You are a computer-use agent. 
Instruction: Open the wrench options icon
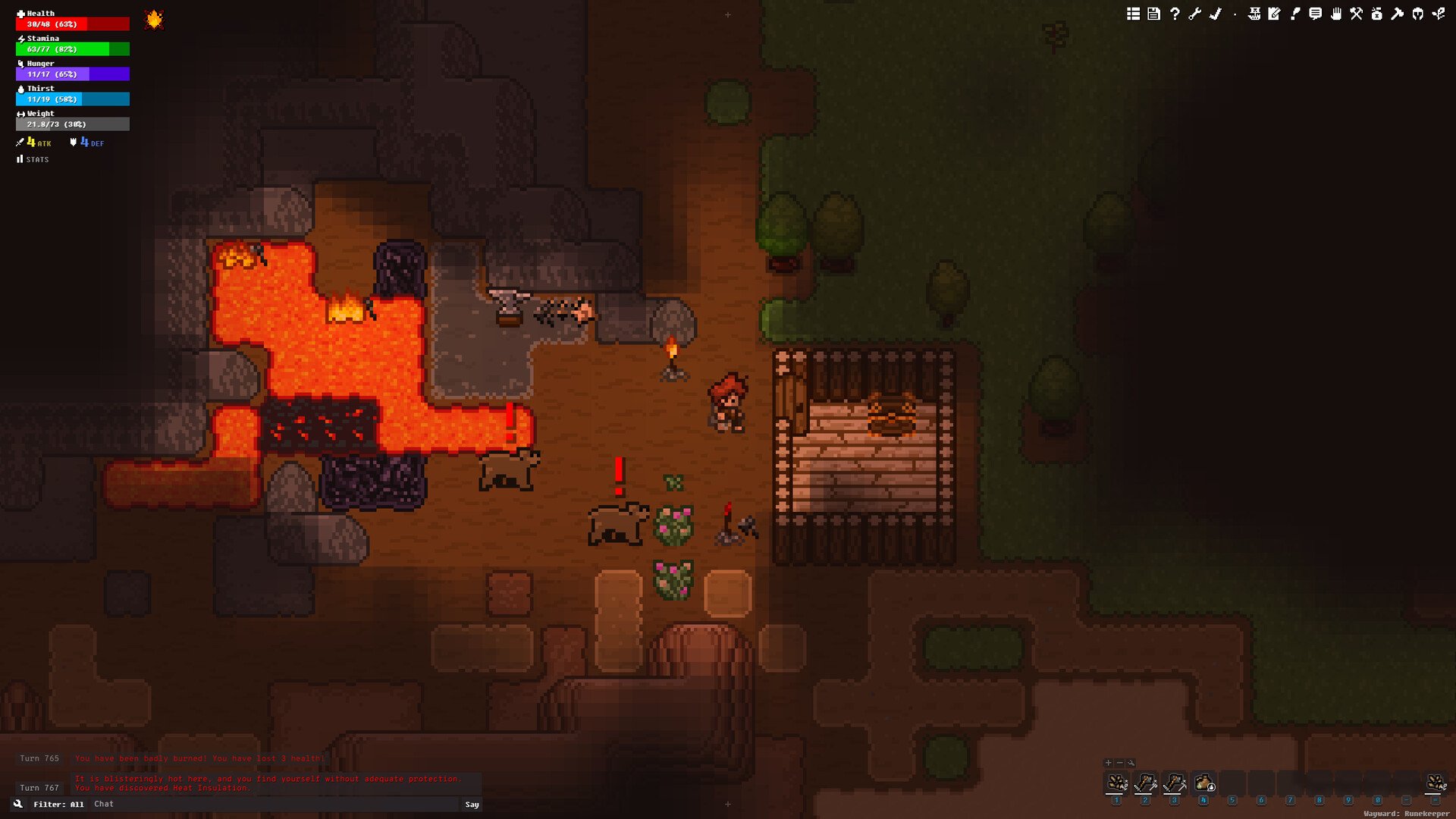coord(1194,14)
